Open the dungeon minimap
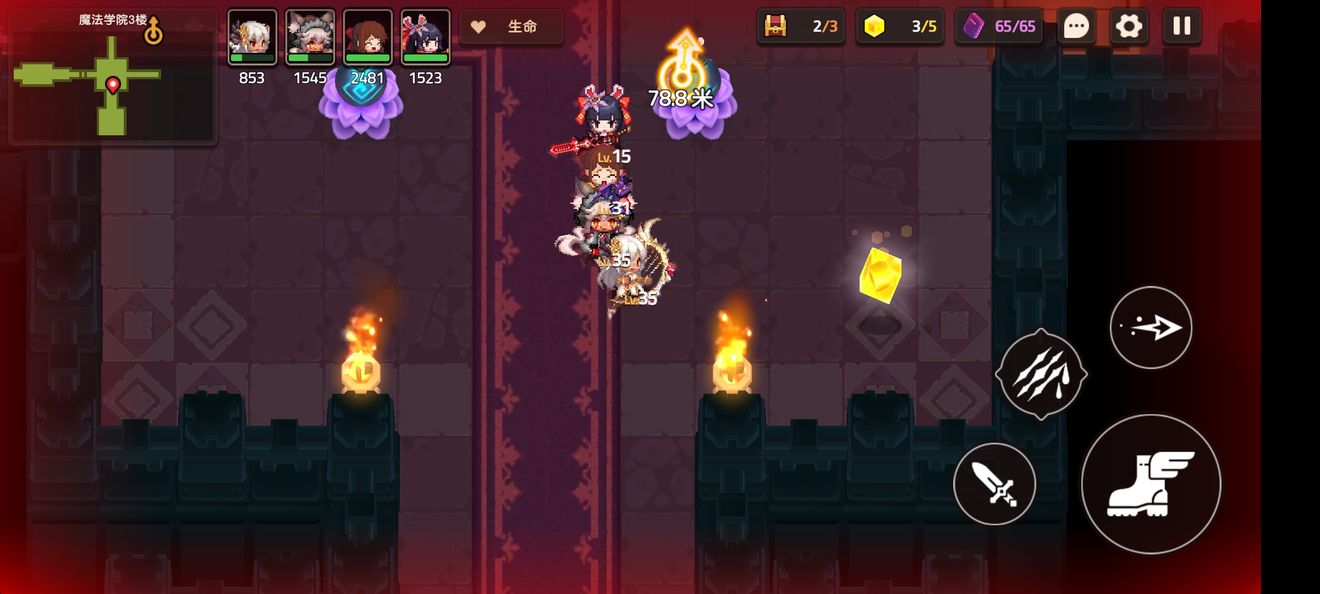This screenshot has height=594, width=1320. [x=112, y=78]
